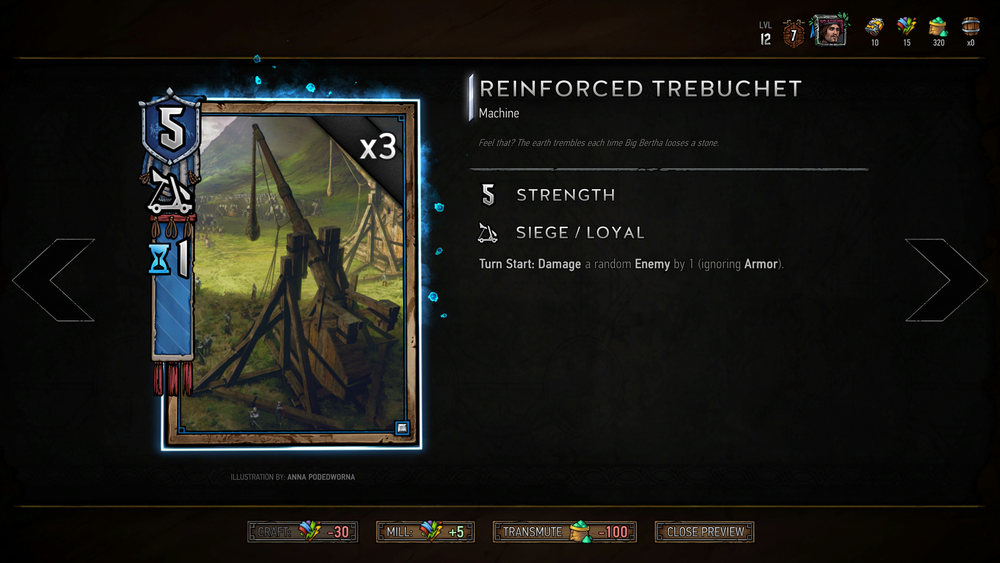
Task: Click the card keg barrel icon
Action: pos(970,27)
